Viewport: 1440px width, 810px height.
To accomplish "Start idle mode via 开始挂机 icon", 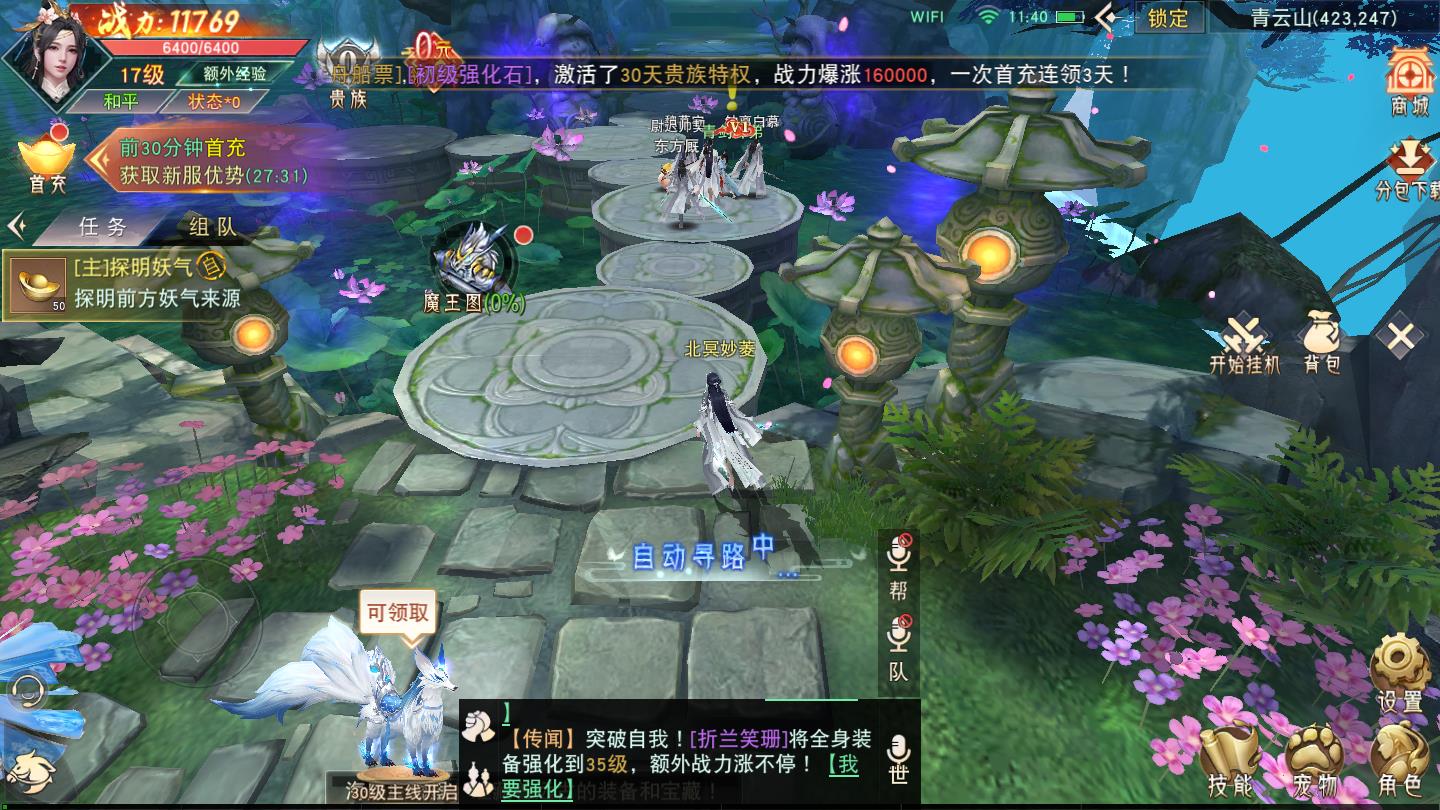I will click(x=1245, y=336).
